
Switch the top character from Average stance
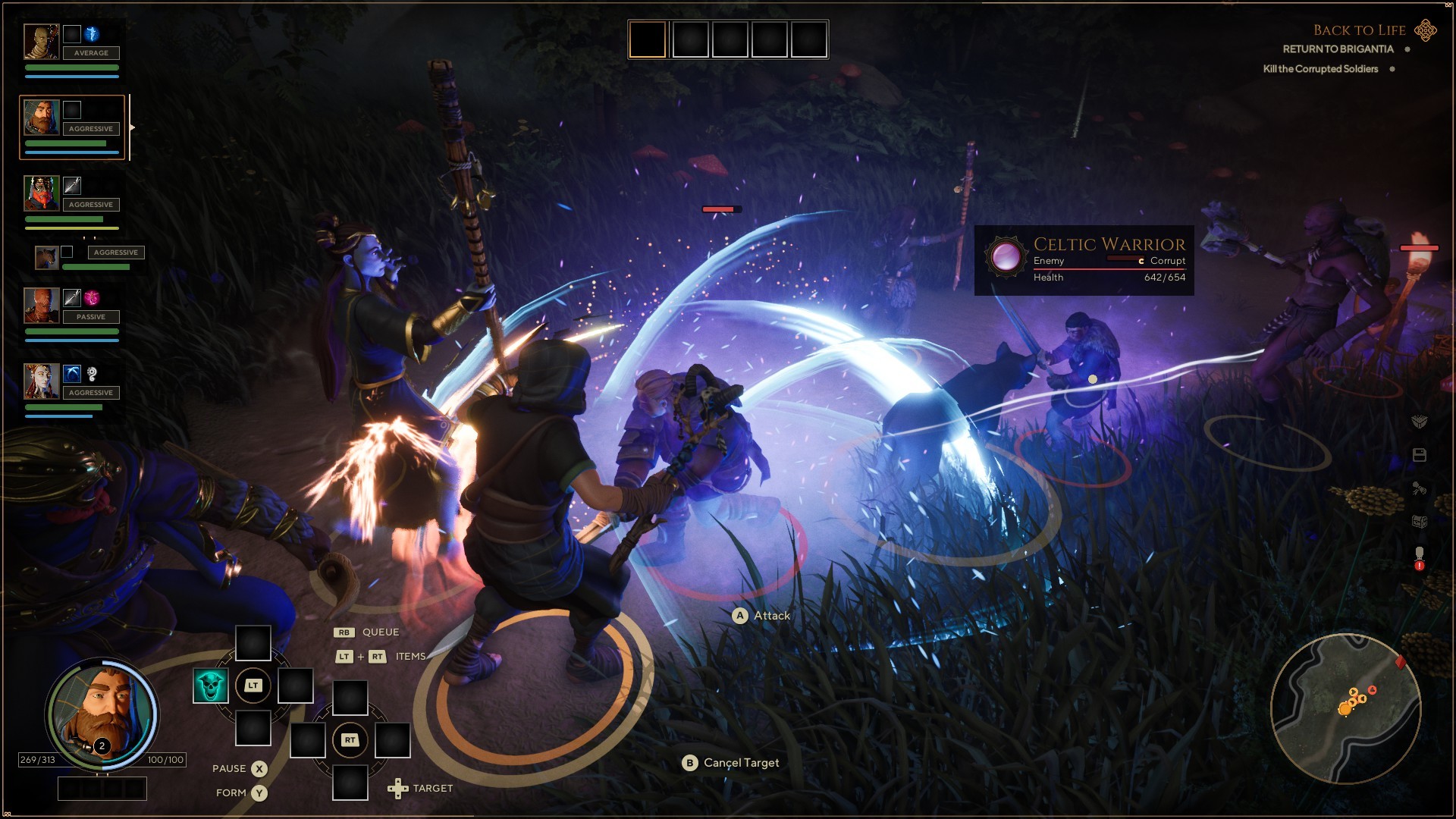click(x=91, y=52)
